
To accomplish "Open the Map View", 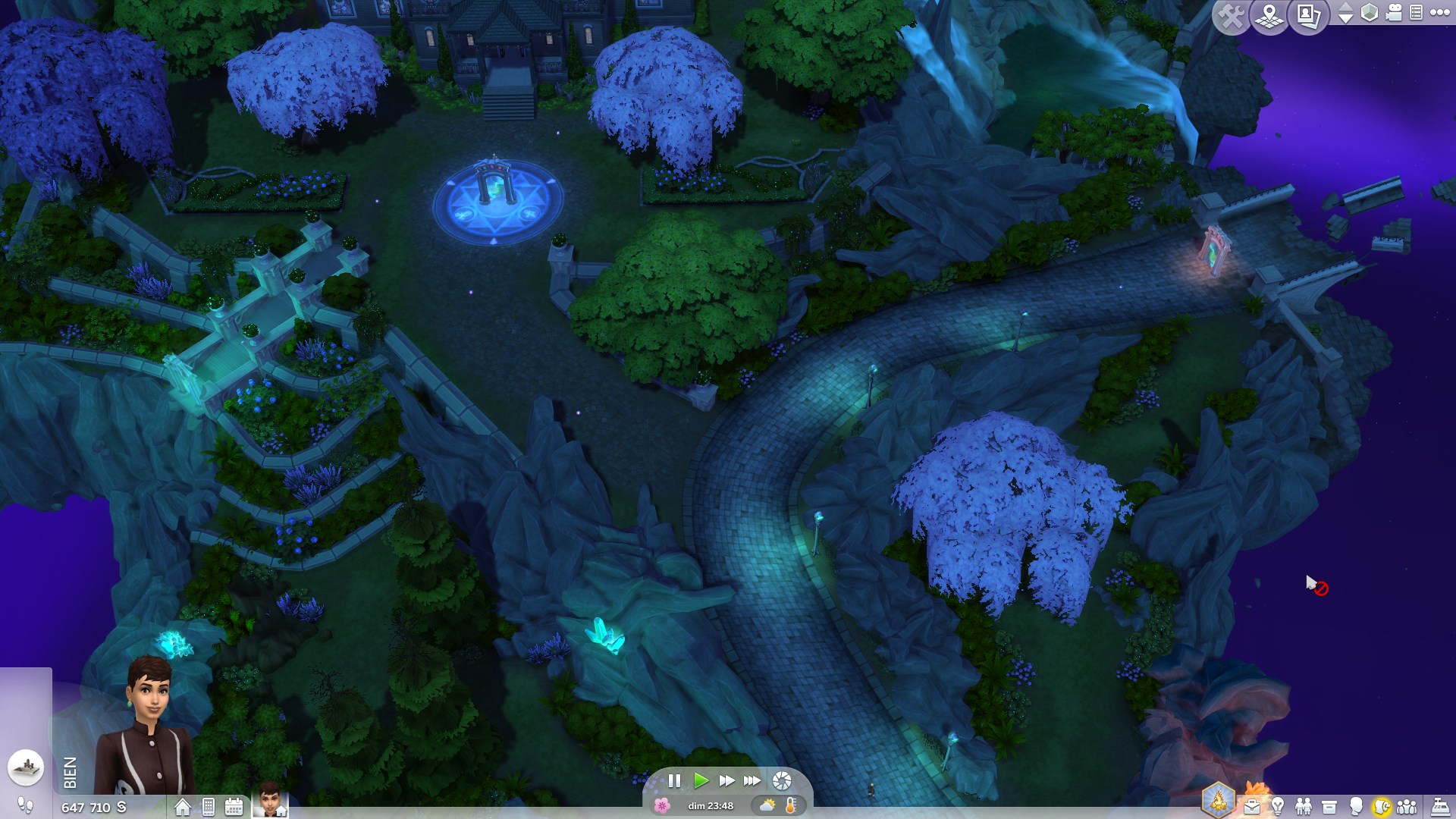I will pyautogui.click(x=1269, y=15).
